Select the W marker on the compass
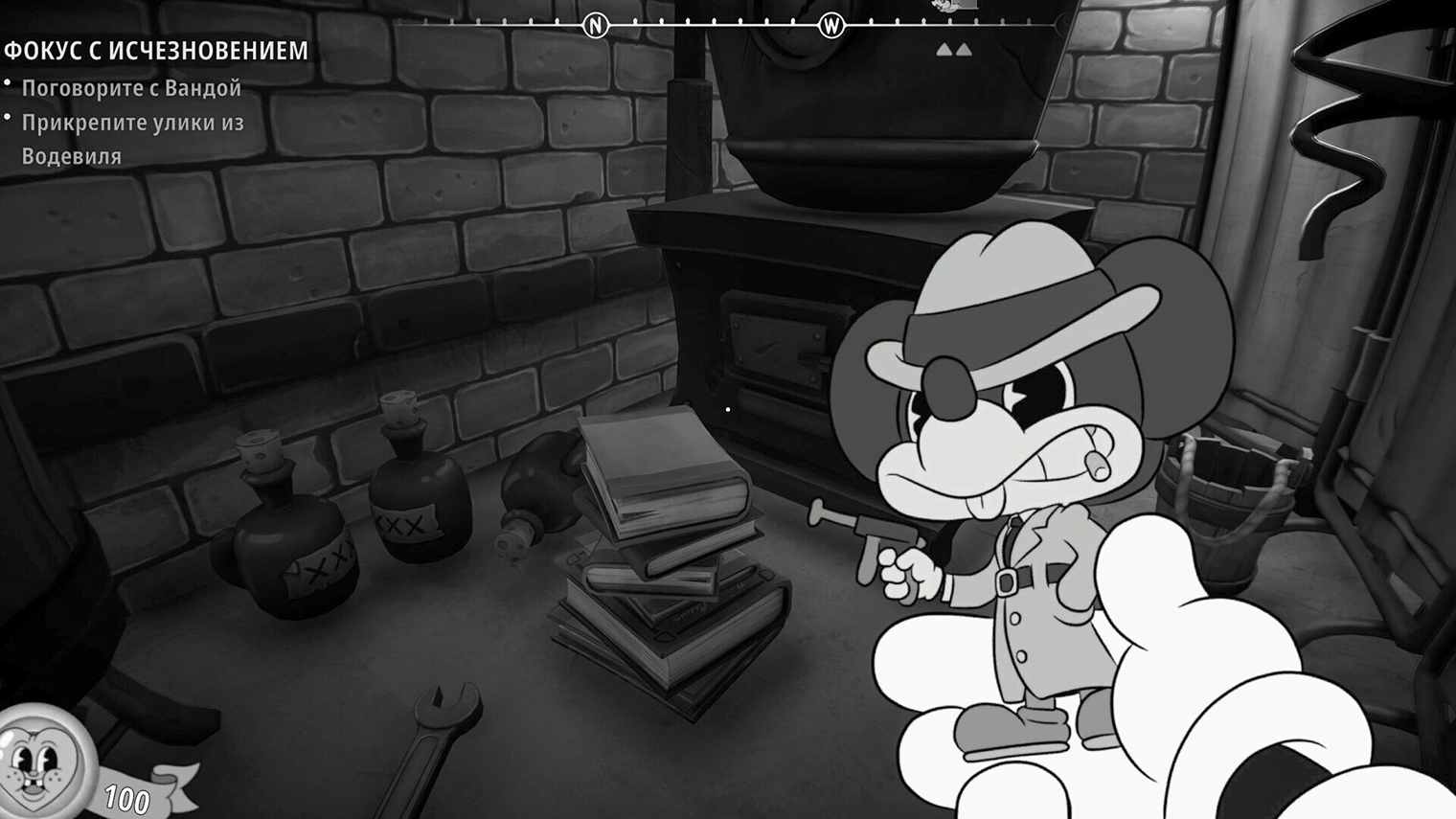The height and width of the screenshot is (819, 1456). pyautogui.click(x=831, y=25)
